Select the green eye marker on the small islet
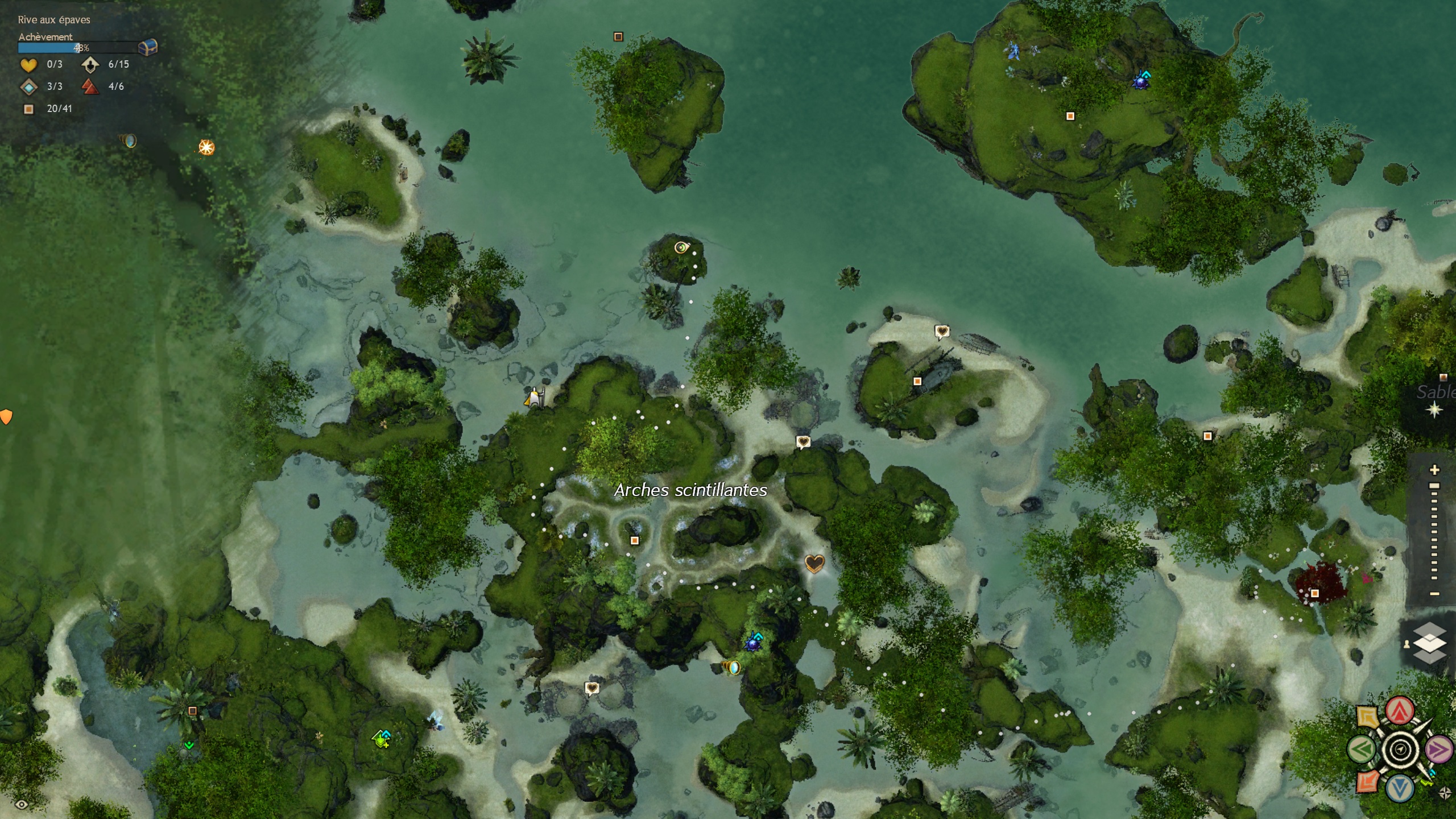The width and height of the screenshot is (1456, 819). tap(681, 247)
